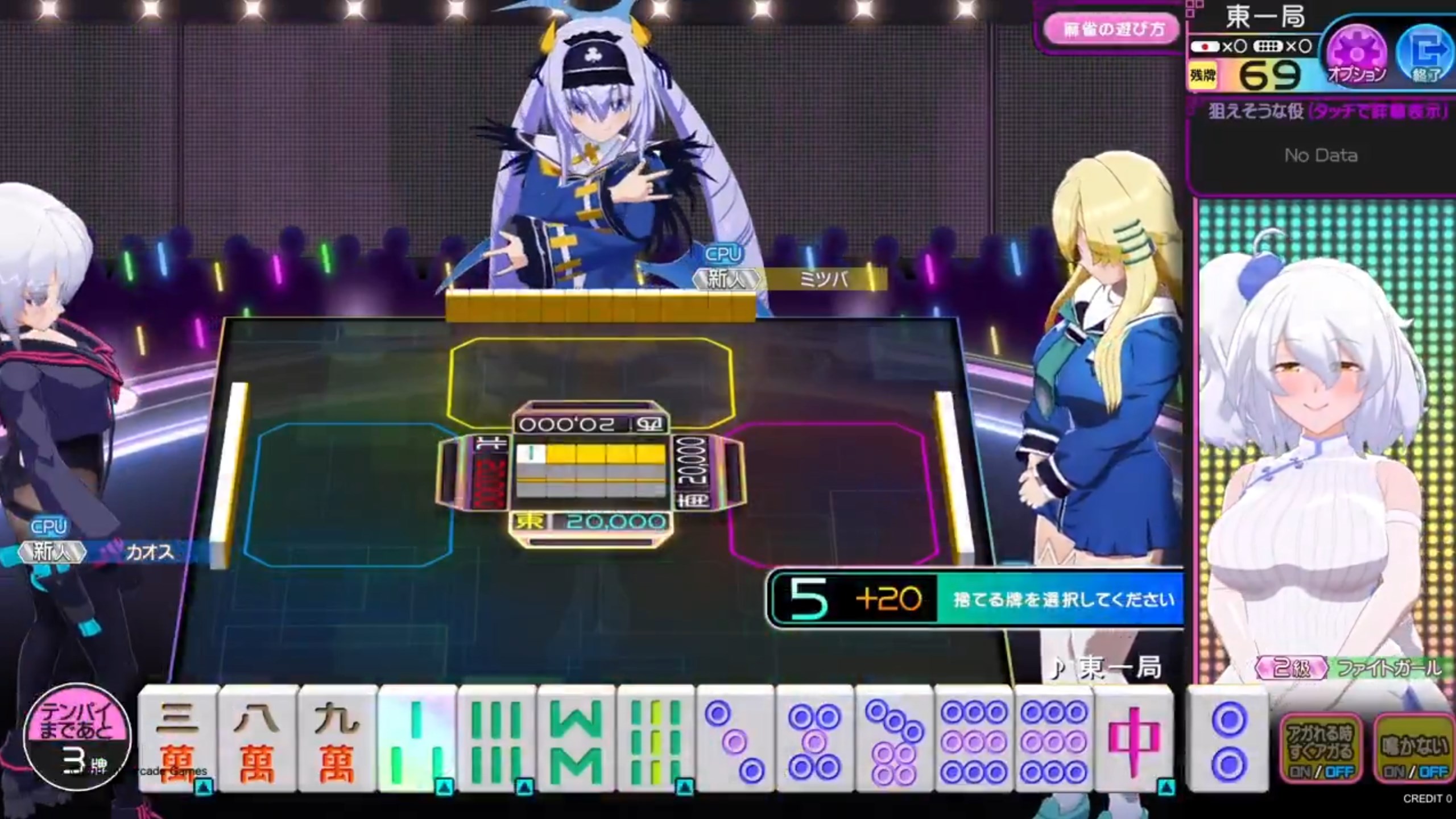The image size is (1456, 819).
Task: Select the 9 bamboo tile
Action: (655, 739)
